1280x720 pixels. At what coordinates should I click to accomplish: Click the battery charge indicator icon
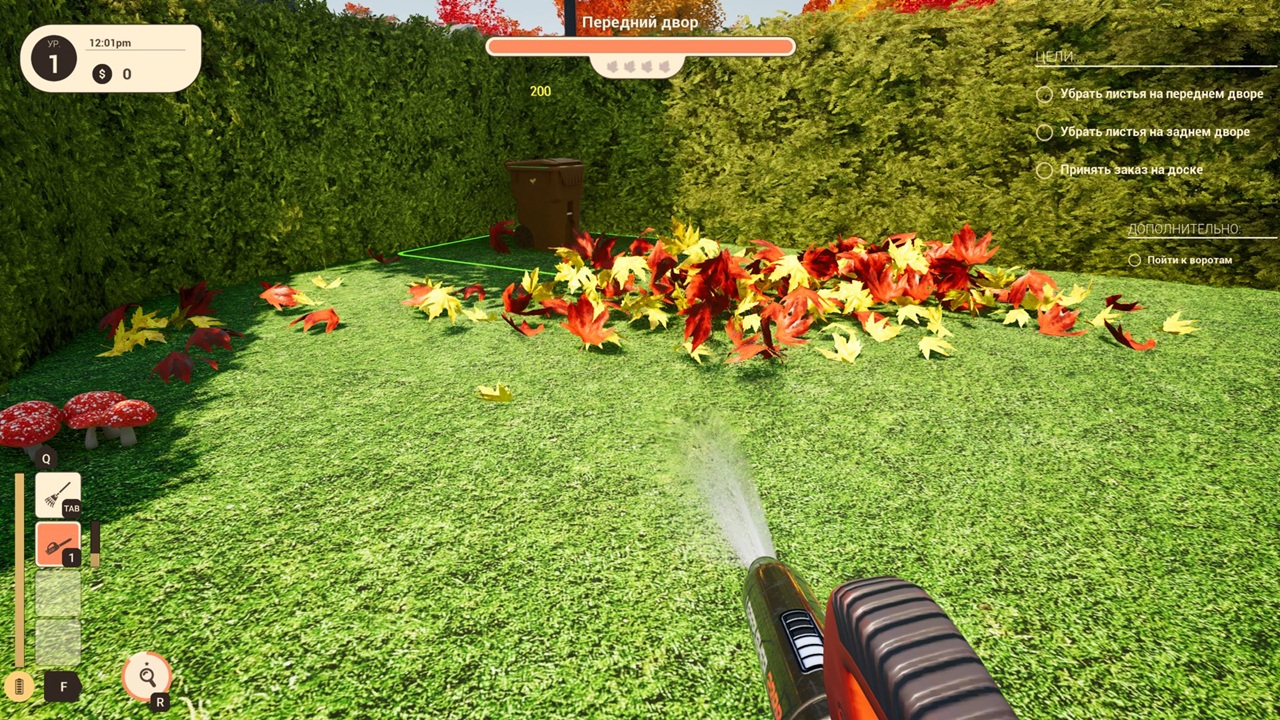pos(20,687)
